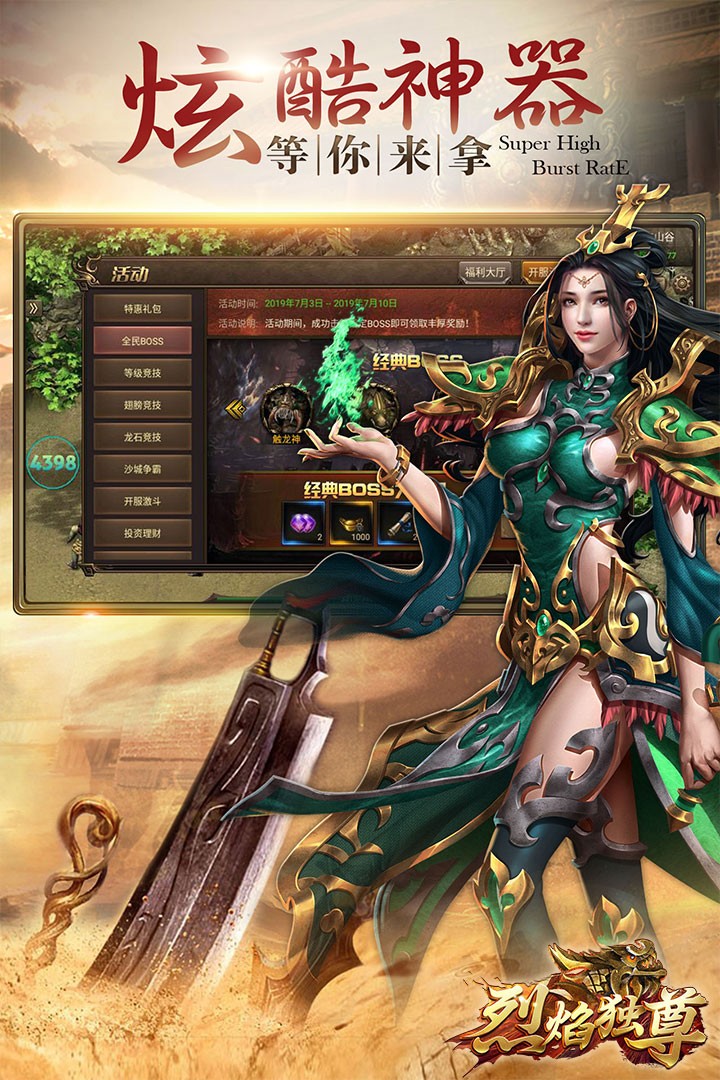Select the 全民BOSS activity
This screenshot has height=1080, width=720.
pos(142,341)
